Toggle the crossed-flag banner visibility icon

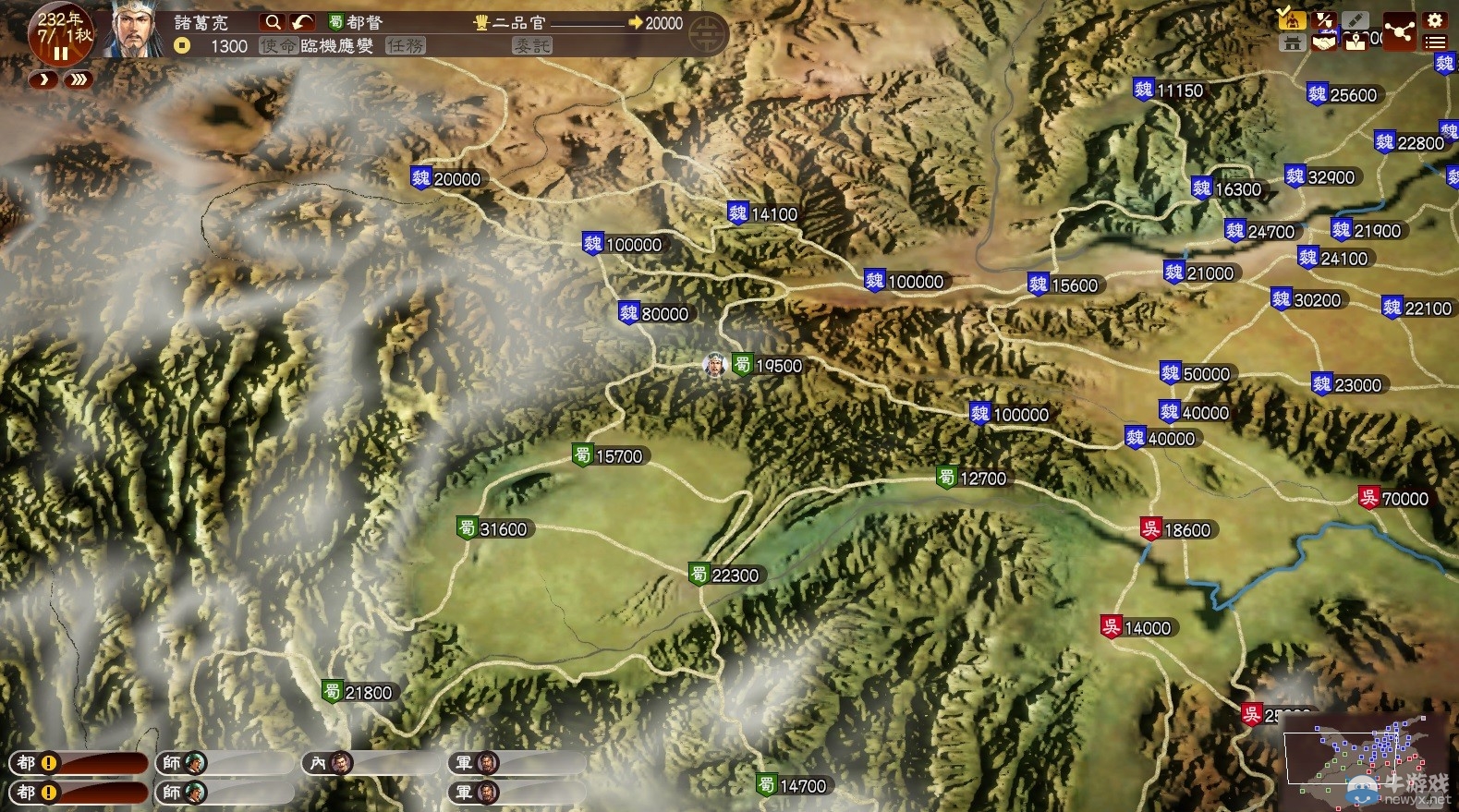pos(1324,19)
